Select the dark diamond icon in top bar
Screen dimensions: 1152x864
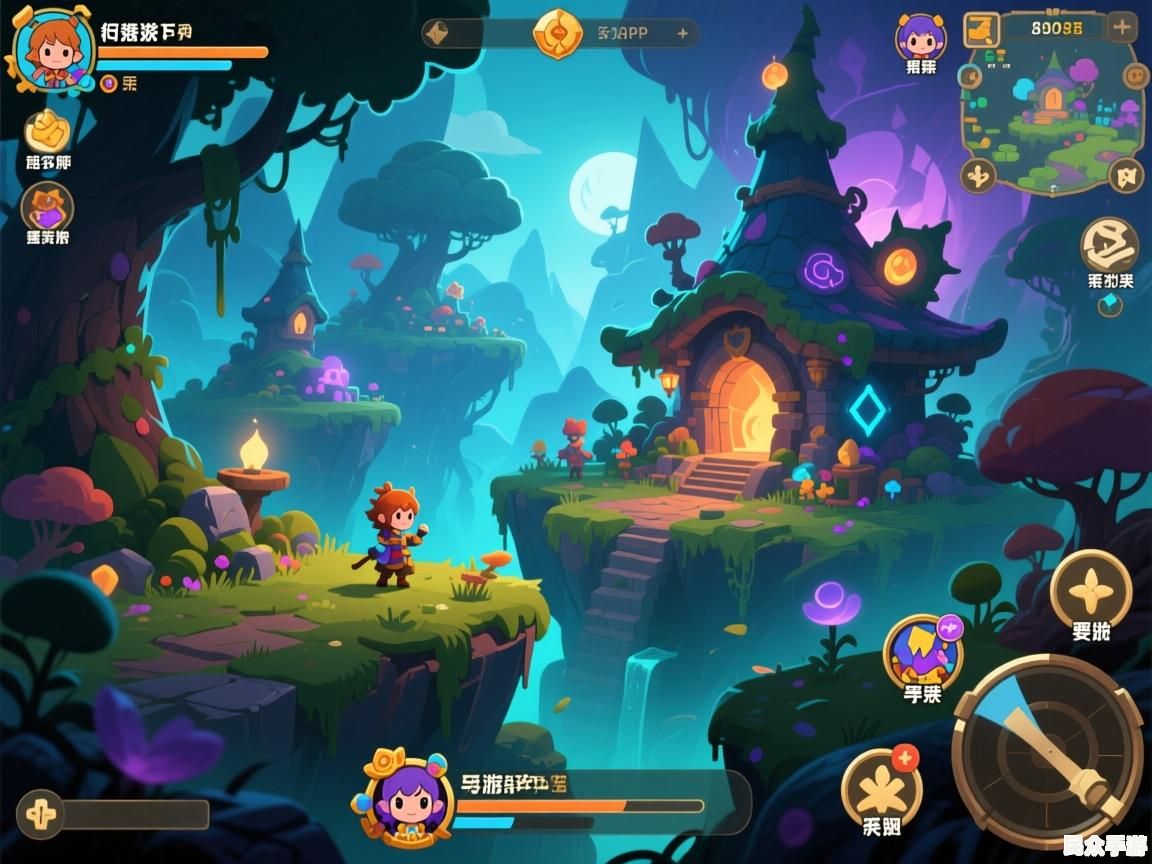coord(438,33)
